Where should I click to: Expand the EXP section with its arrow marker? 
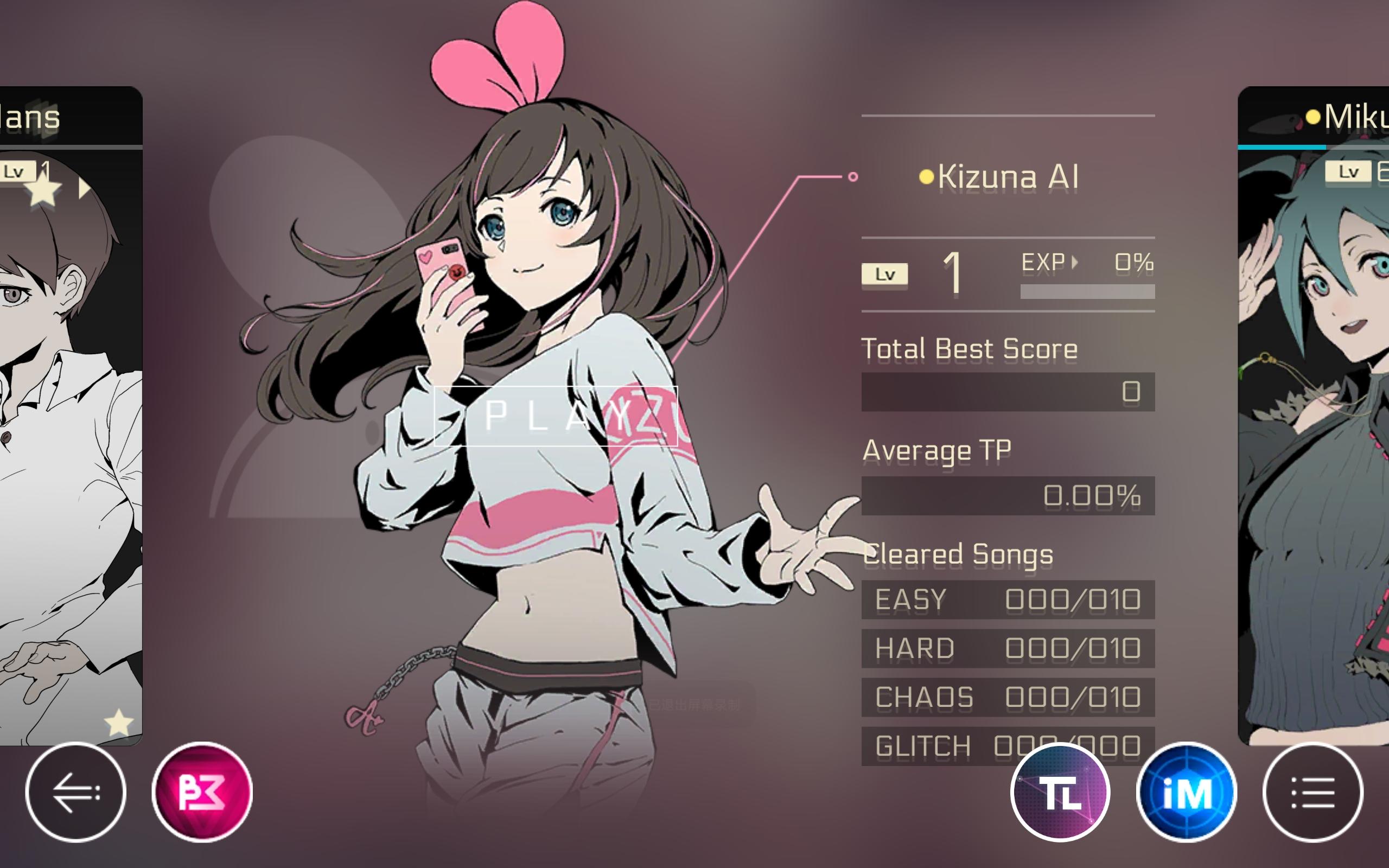coord(1075,261)
